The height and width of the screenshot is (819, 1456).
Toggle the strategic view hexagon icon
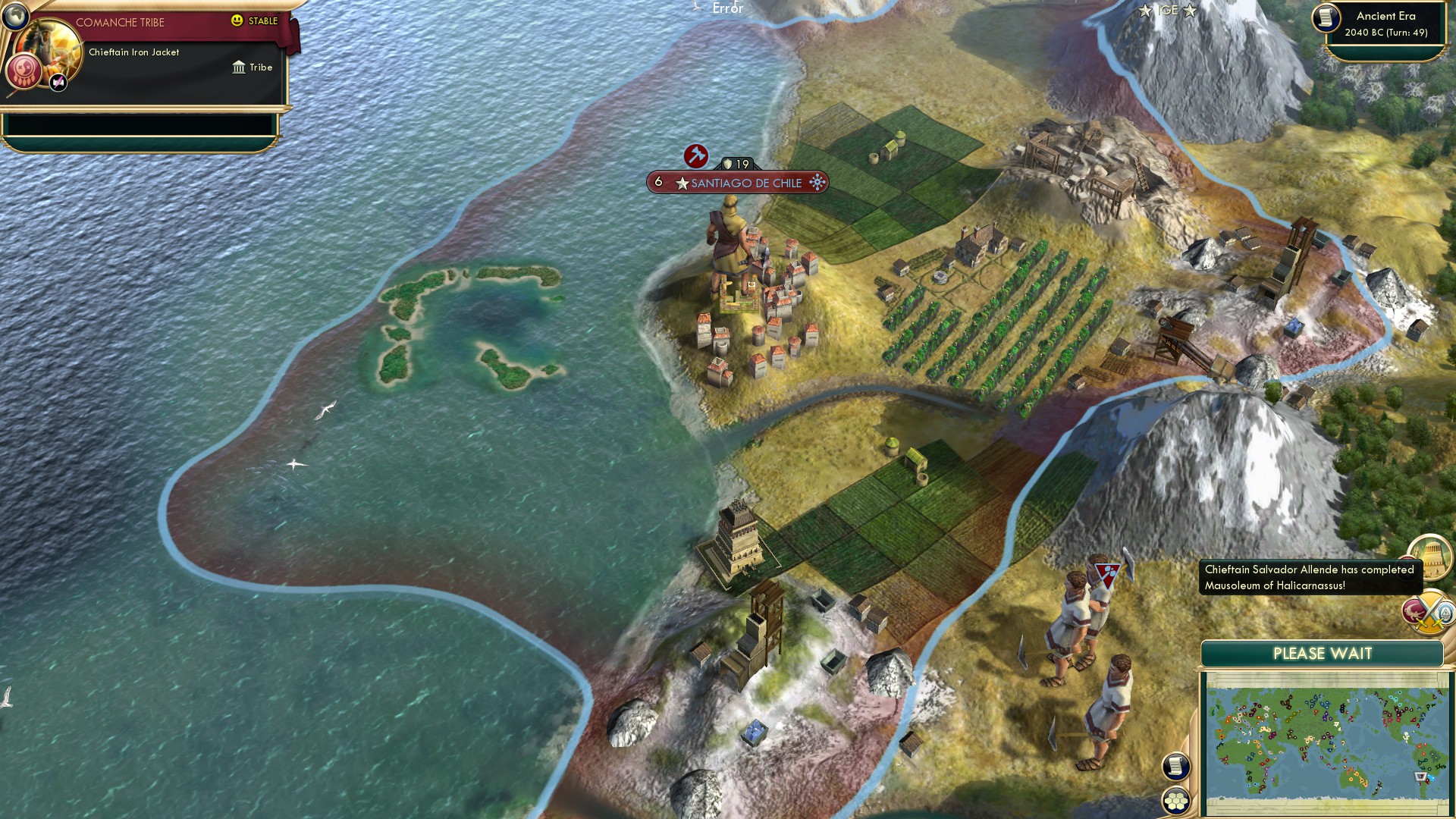[1175, 801]
